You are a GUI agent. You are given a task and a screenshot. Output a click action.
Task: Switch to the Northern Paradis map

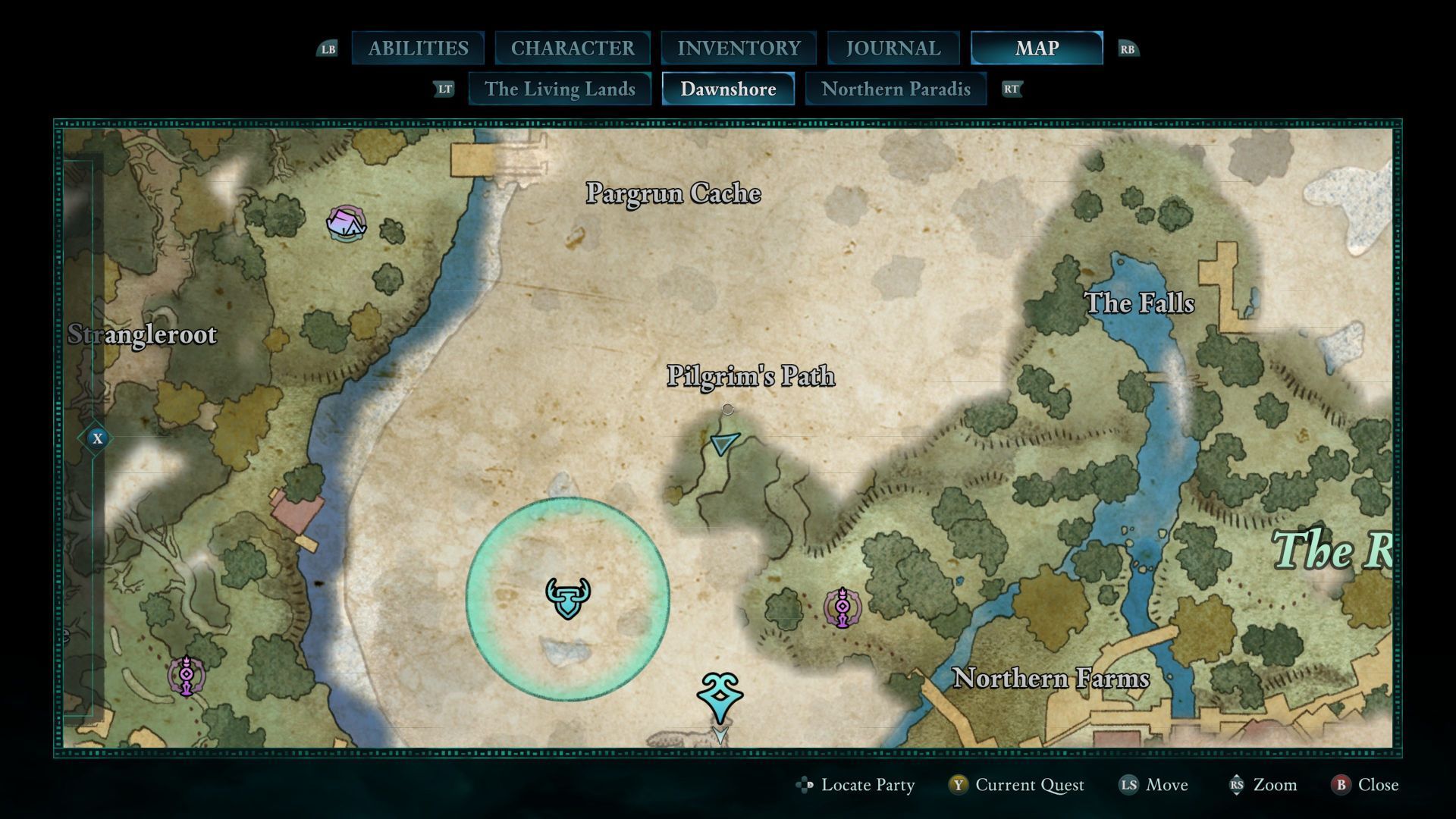(896, 89)
